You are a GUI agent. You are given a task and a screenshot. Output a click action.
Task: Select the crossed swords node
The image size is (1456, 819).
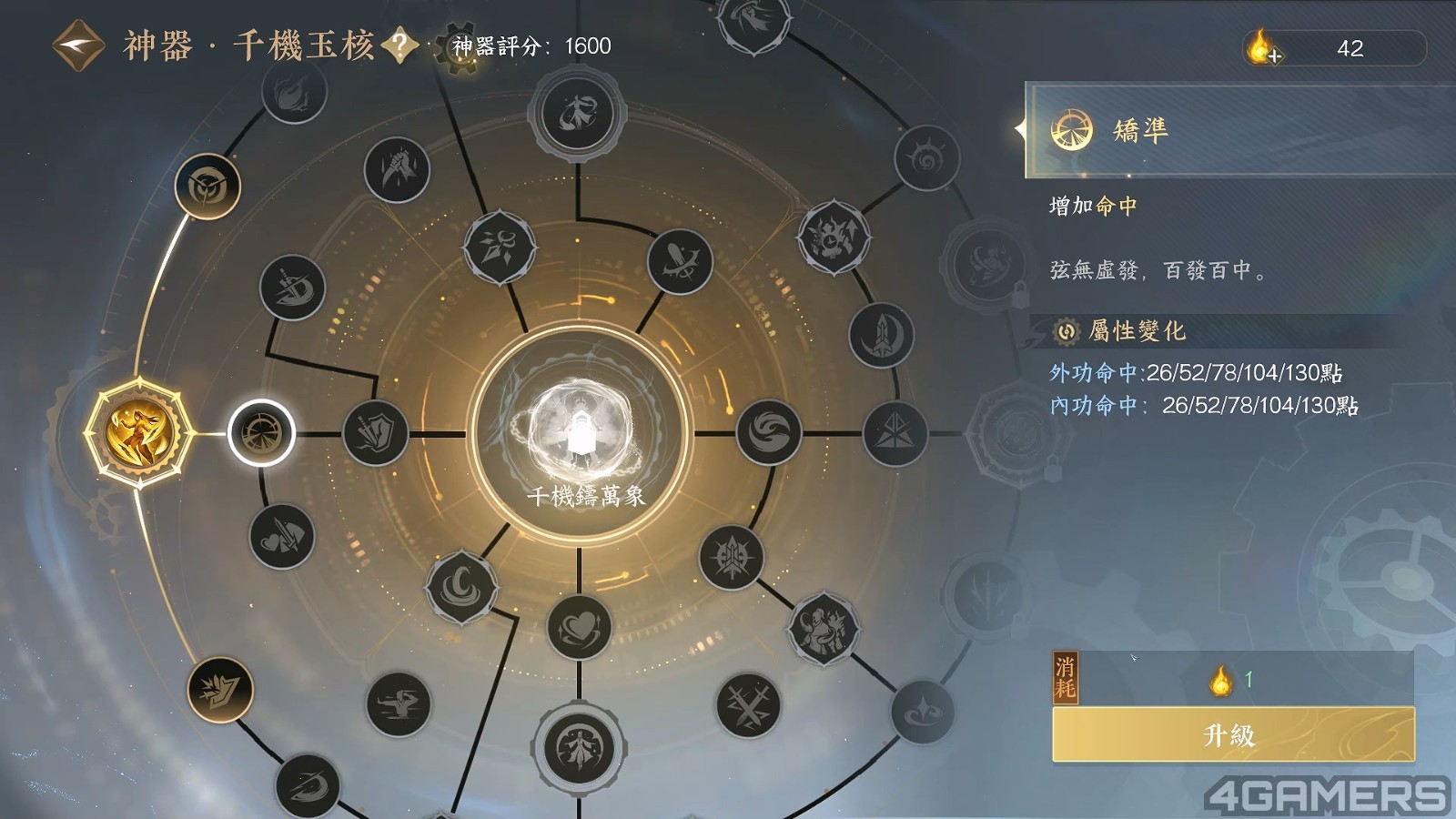tap(748, 705)
